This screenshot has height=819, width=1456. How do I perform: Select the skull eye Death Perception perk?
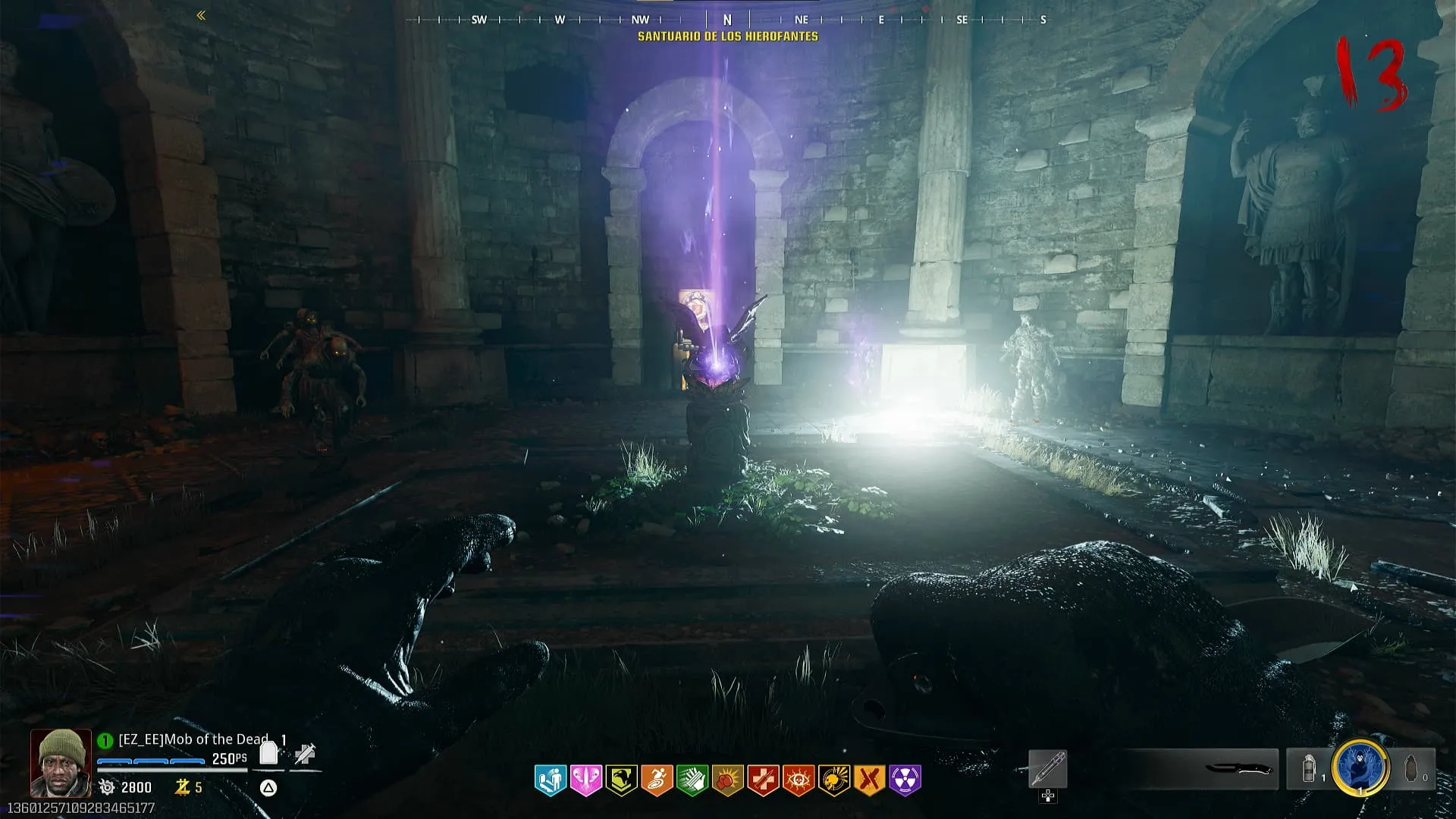click(799, 780)
